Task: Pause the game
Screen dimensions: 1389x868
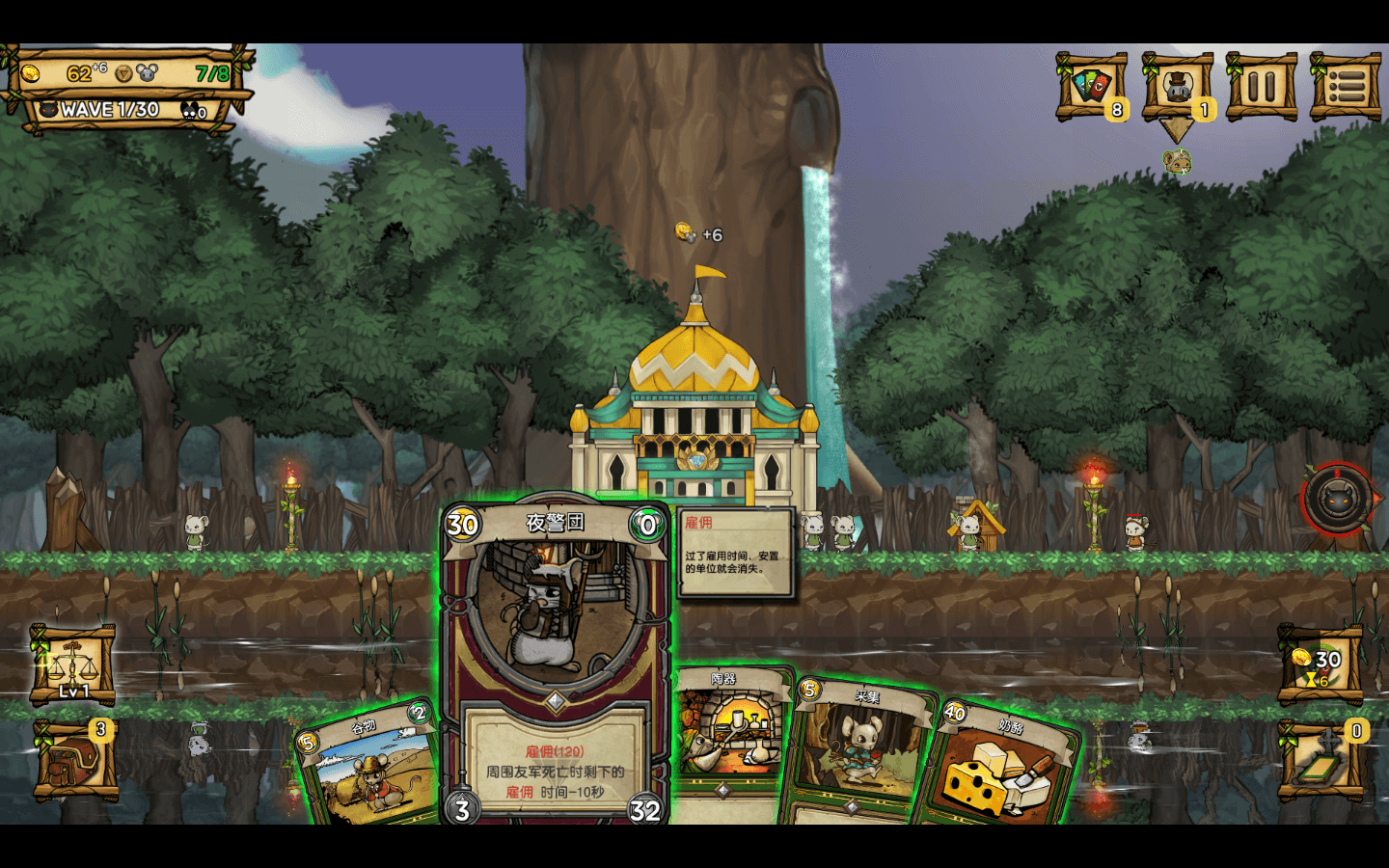Action: [x=1261, y=87]
